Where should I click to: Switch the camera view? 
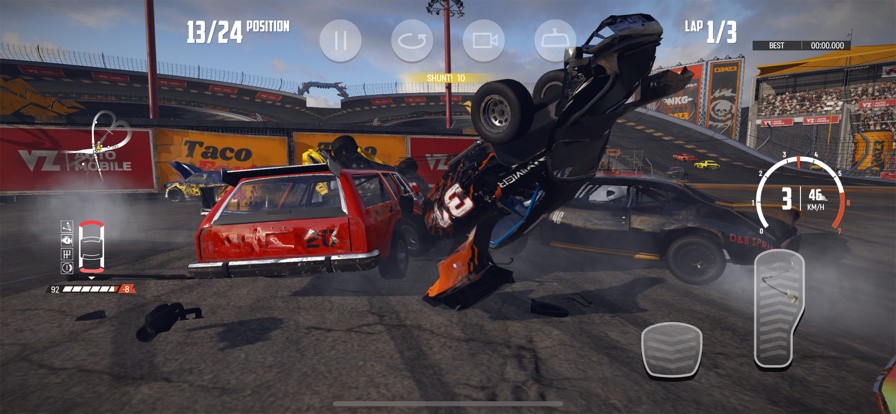(484, 41)
